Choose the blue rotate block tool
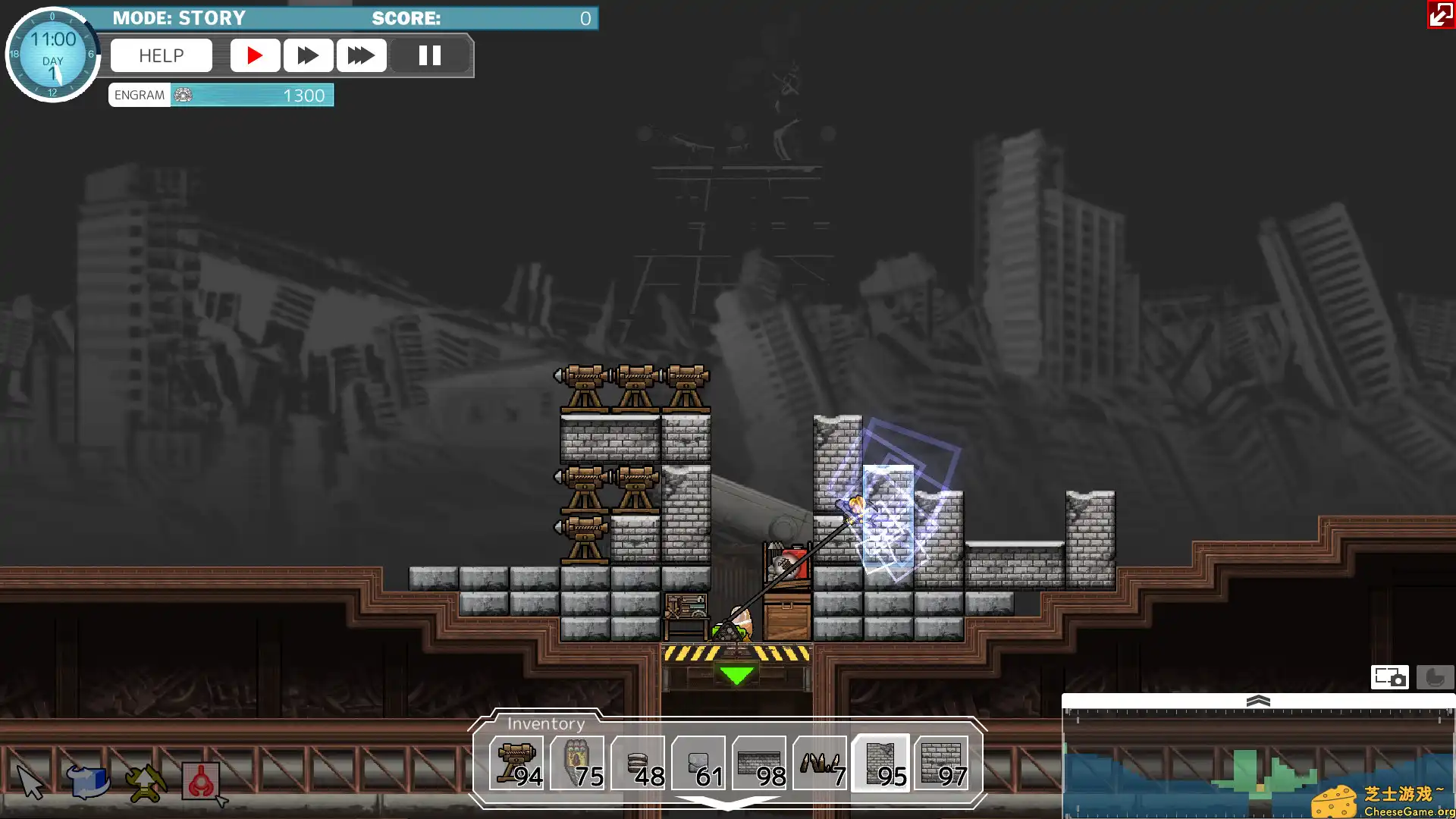This screenshot has height=819, width=1456. [x=88, y=783]
